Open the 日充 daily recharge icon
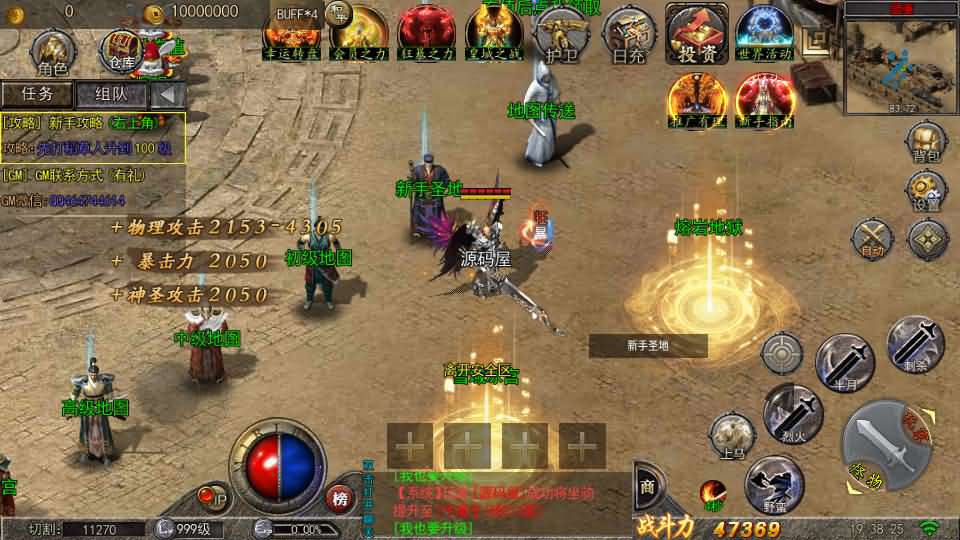 click(628, 36)
